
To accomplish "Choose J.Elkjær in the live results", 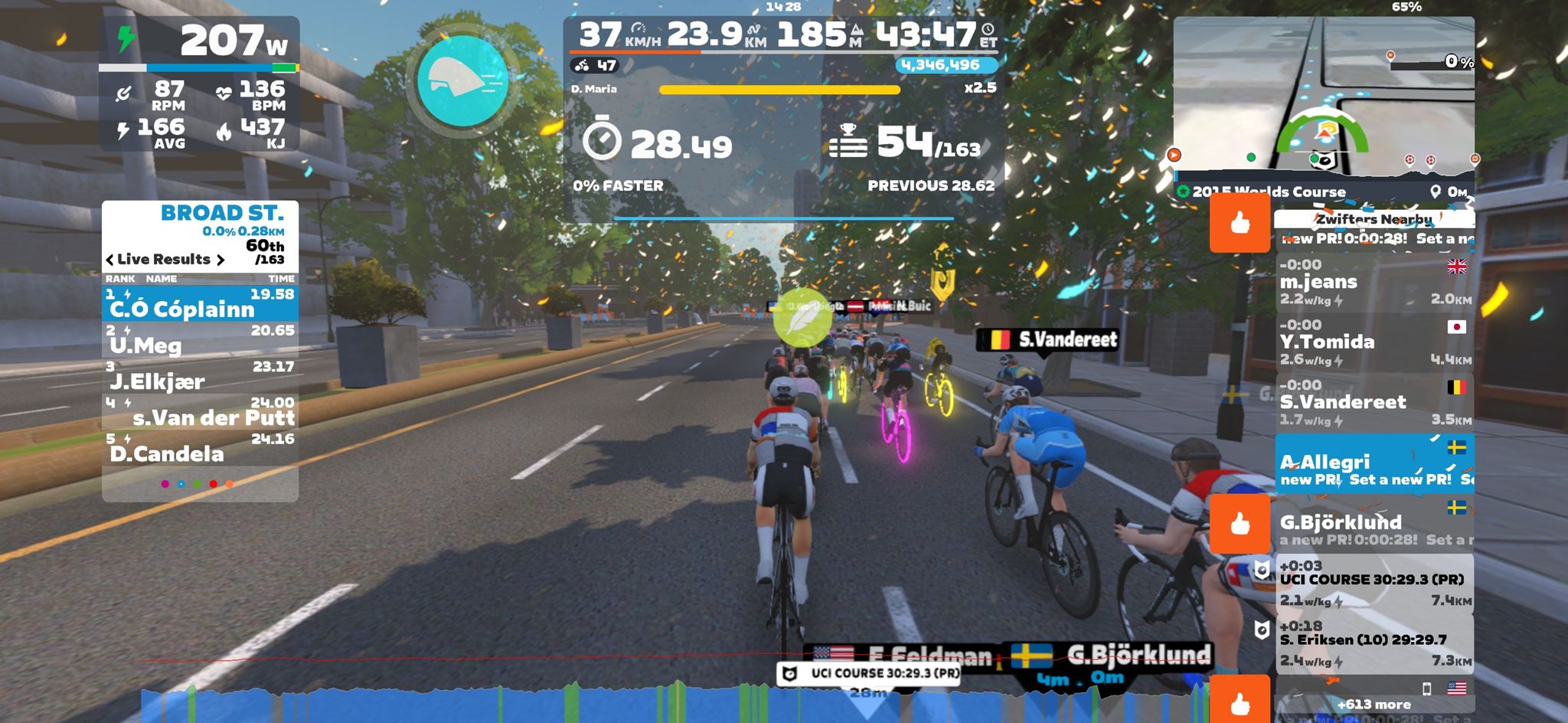I will (200, 377).
